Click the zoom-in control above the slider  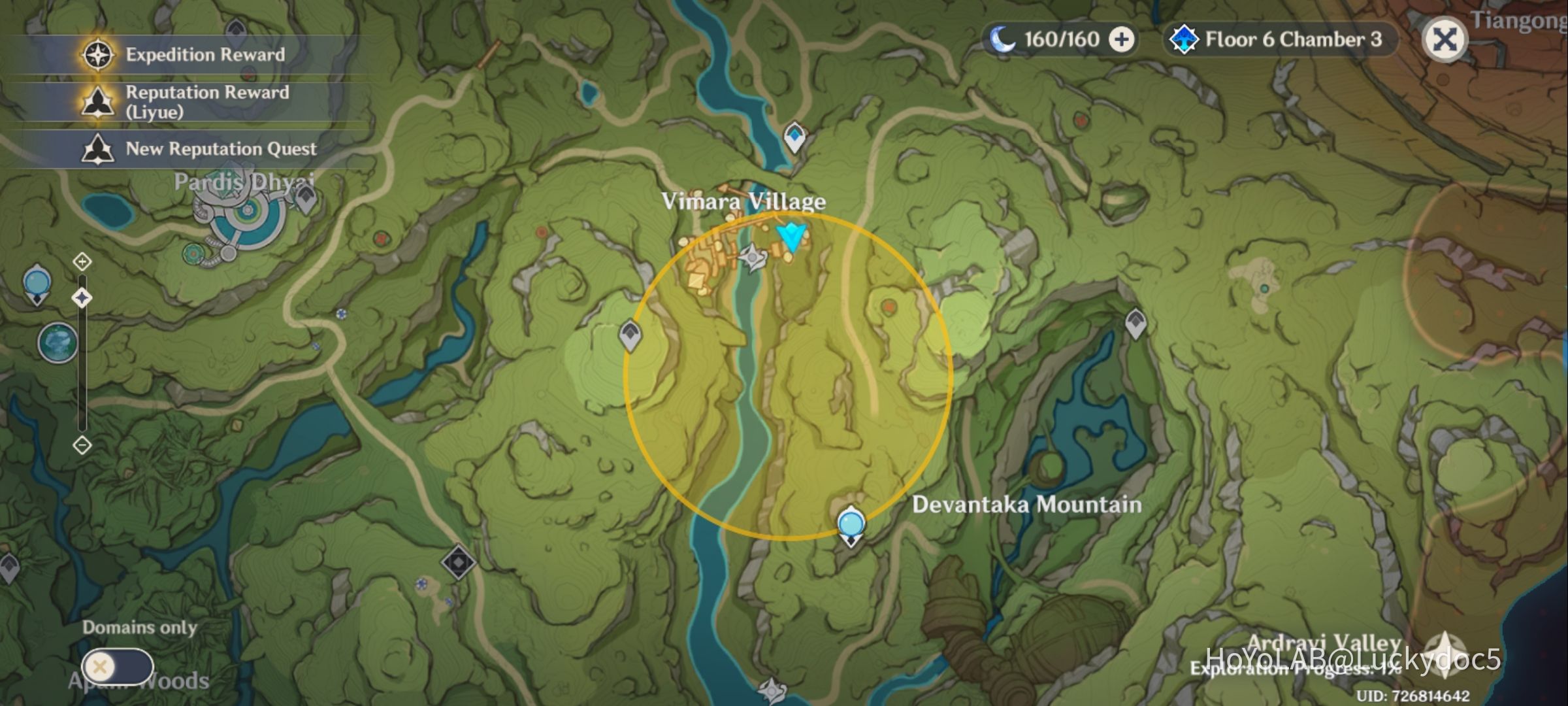point(81,261)
